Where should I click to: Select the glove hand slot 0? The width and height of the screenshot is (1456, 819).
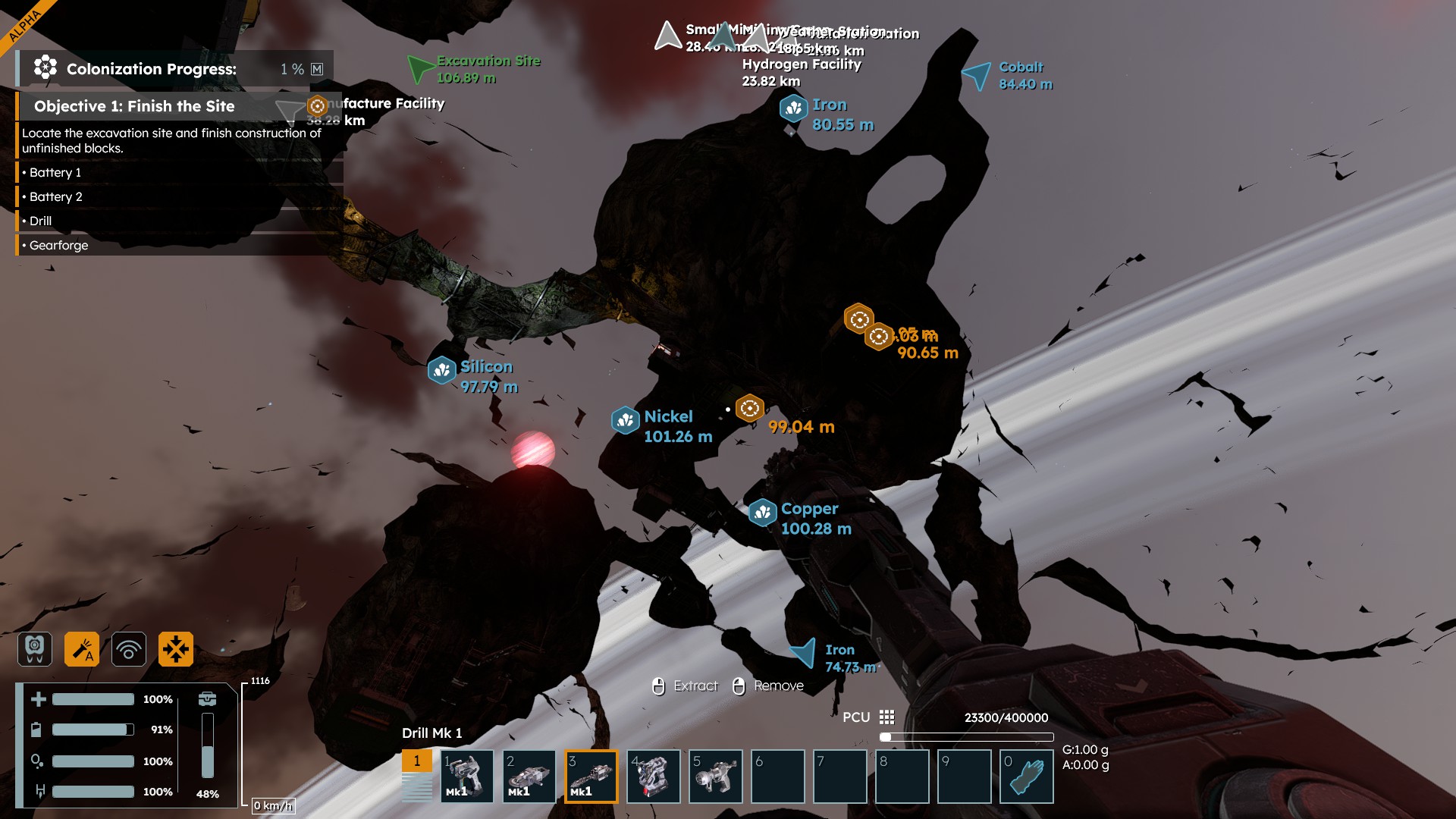(1026, 776)
